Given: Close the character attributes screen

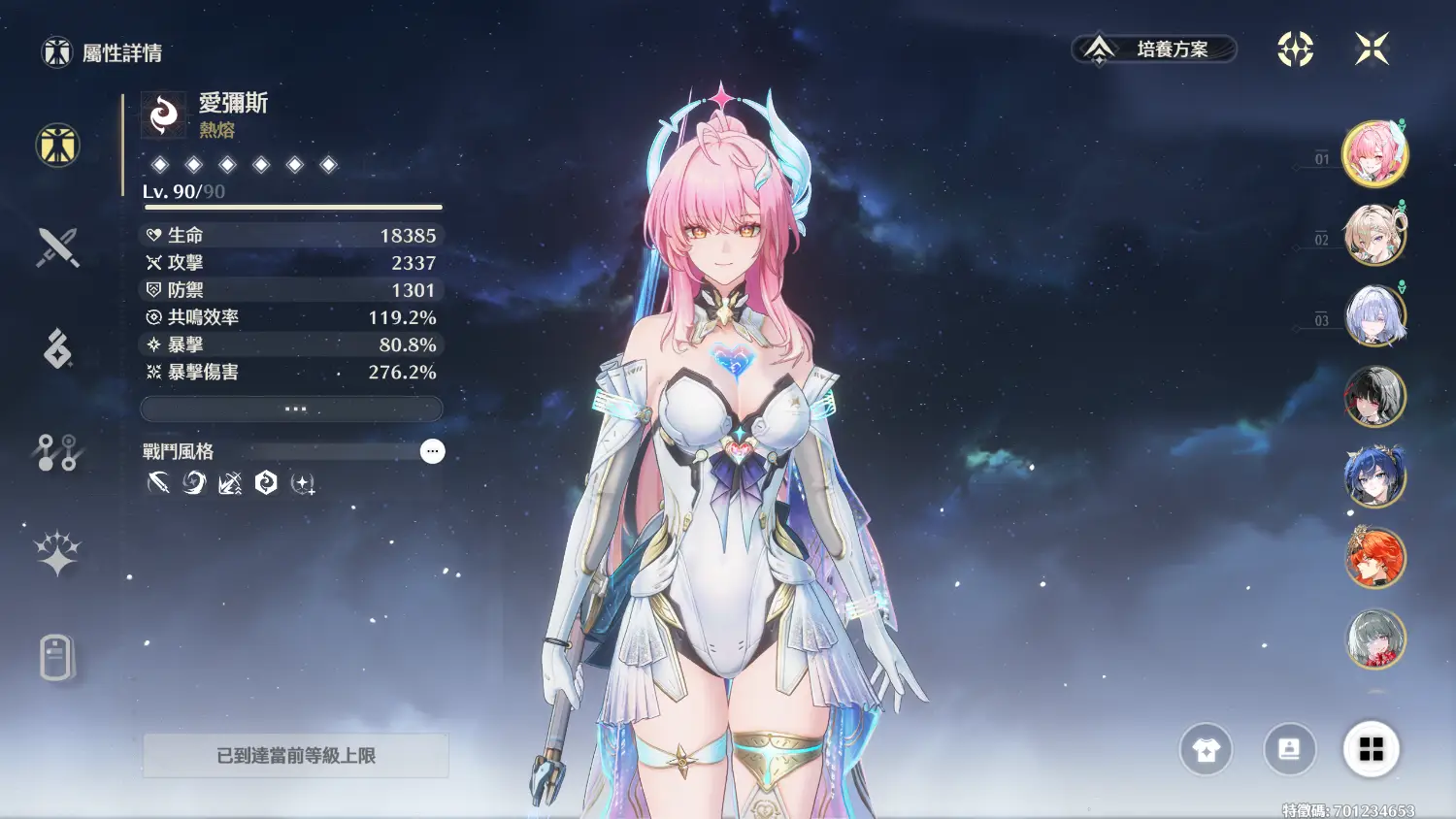Looking at the screenshot, I should point(1372,49).
